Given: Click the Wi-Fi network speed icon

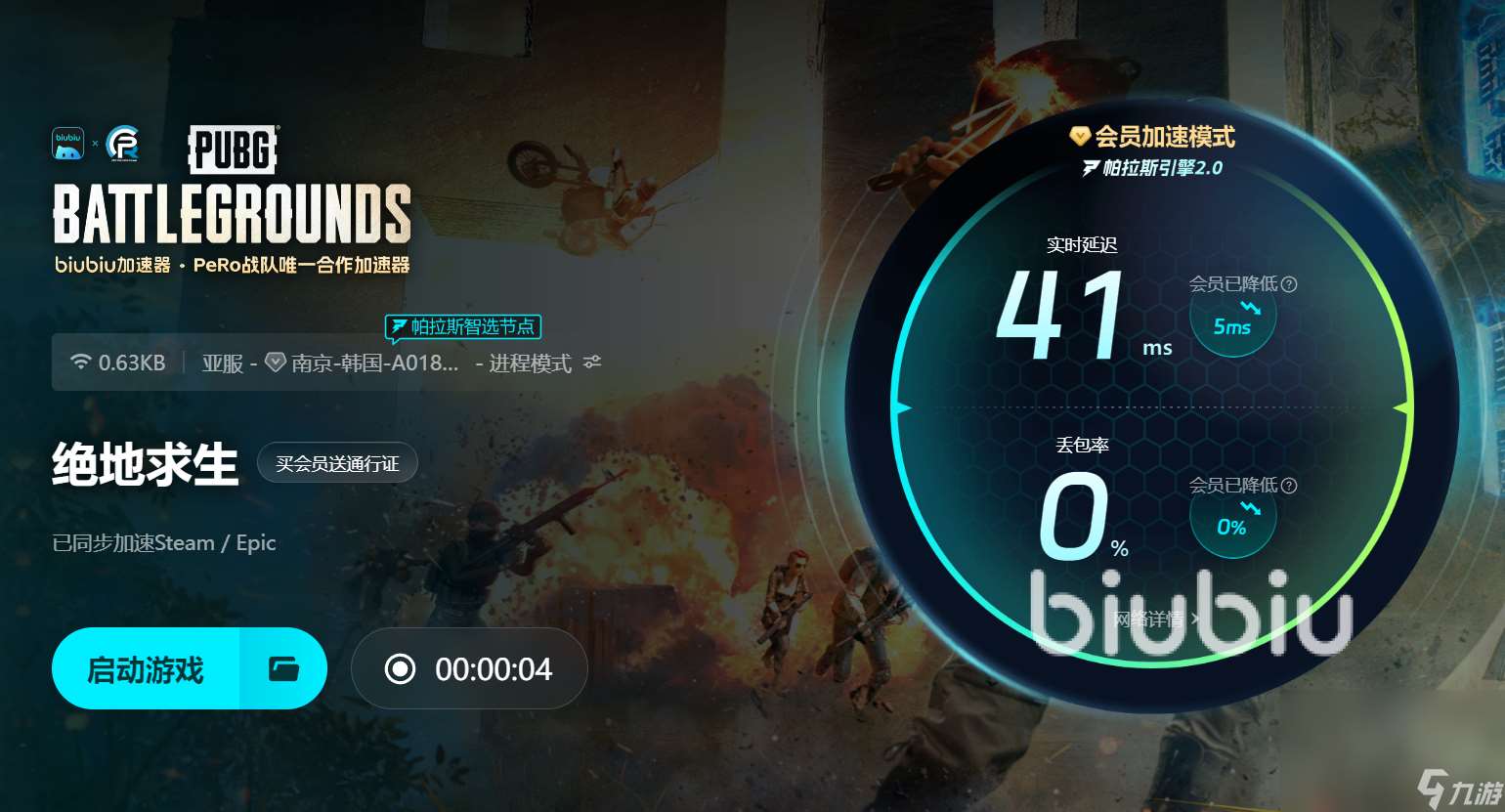Looking at the screenshot, I should click(x=80, y=362).
